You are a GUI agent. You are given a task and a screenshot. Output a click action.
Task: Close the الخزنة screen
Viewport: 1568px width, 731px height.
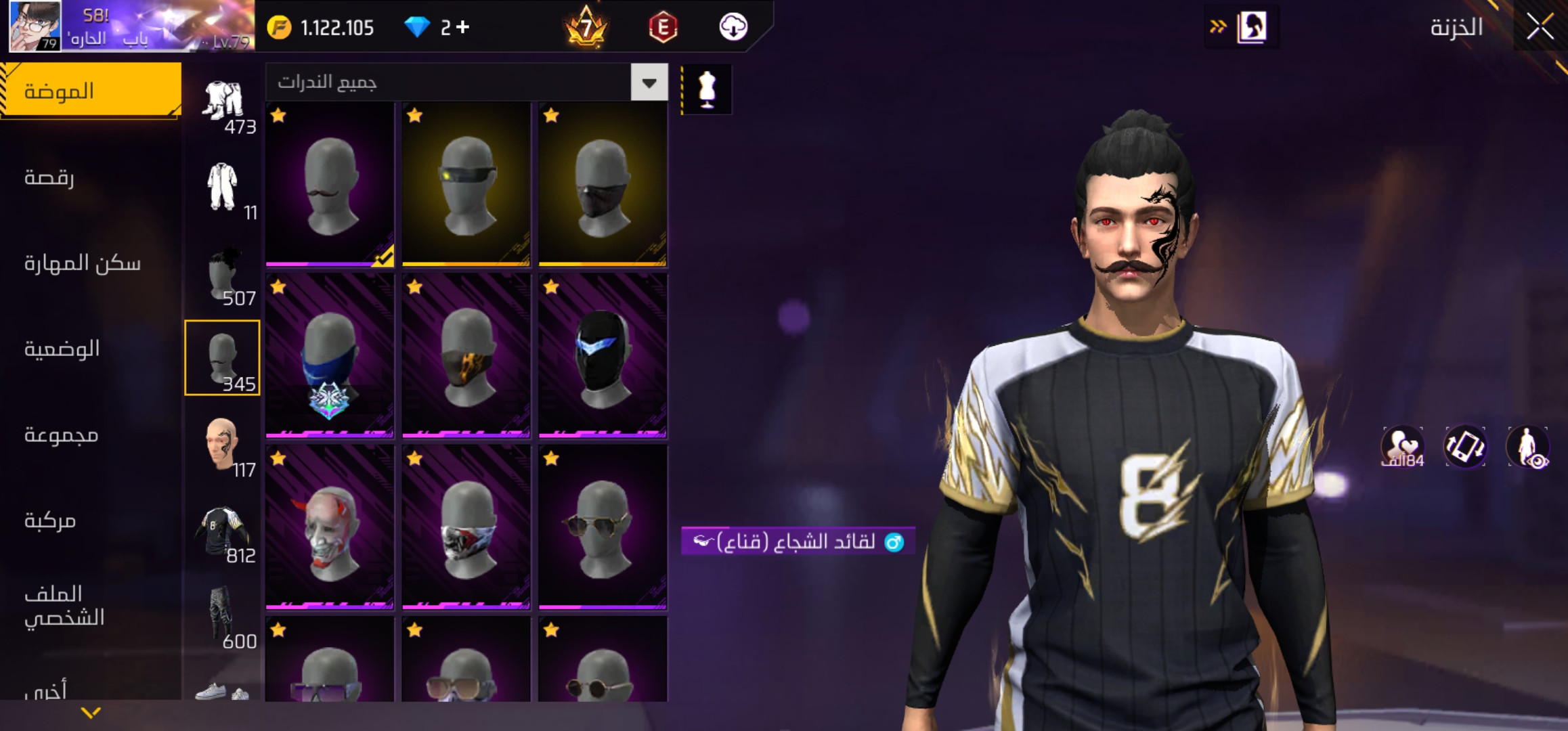[x=1540, y=27]
